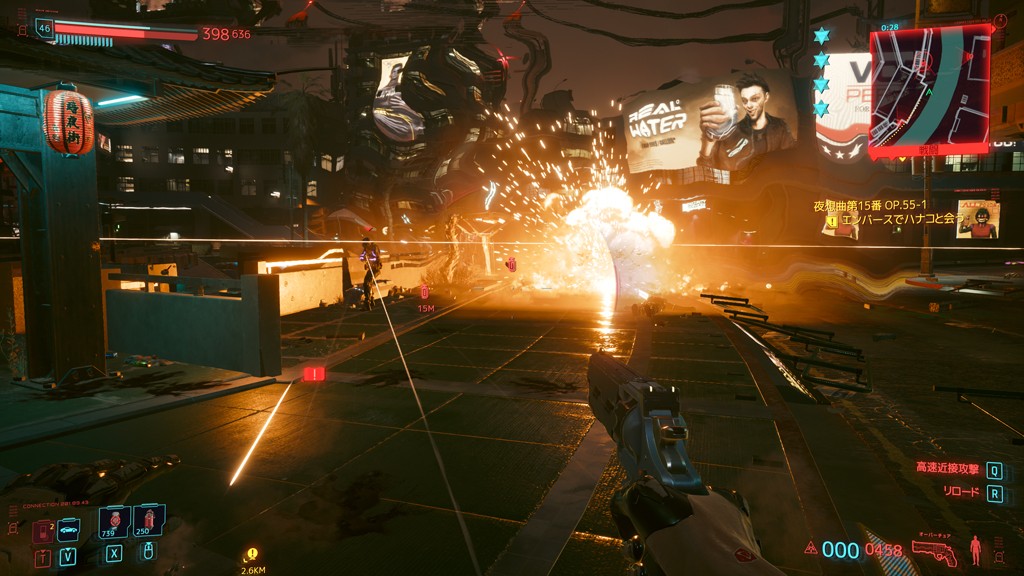This screenshot has width=1024, height=576.
Task: Click the red body stance figure icon
Action: [x=974, y=549]
